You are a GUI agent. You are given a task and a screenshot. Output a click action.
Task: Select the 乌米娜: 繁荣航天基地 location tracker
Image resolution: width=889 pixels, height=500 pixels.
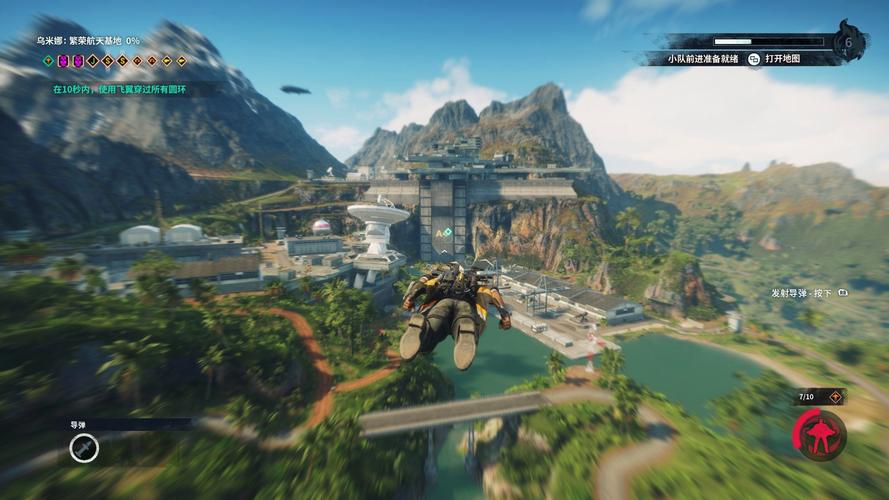88,41
